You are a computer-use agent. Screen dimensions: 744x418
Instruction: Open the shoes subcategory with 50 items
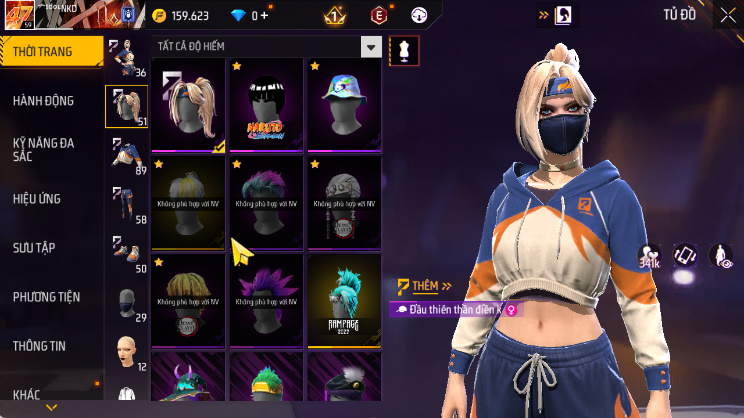[126, 254]
